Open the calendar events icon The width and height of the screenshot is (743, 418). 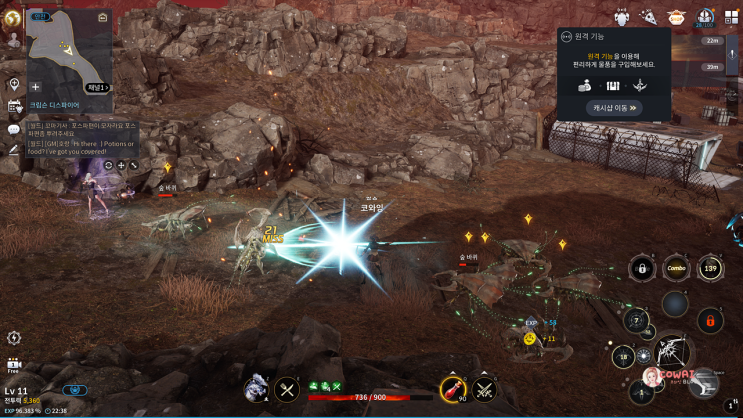(14, 106)
